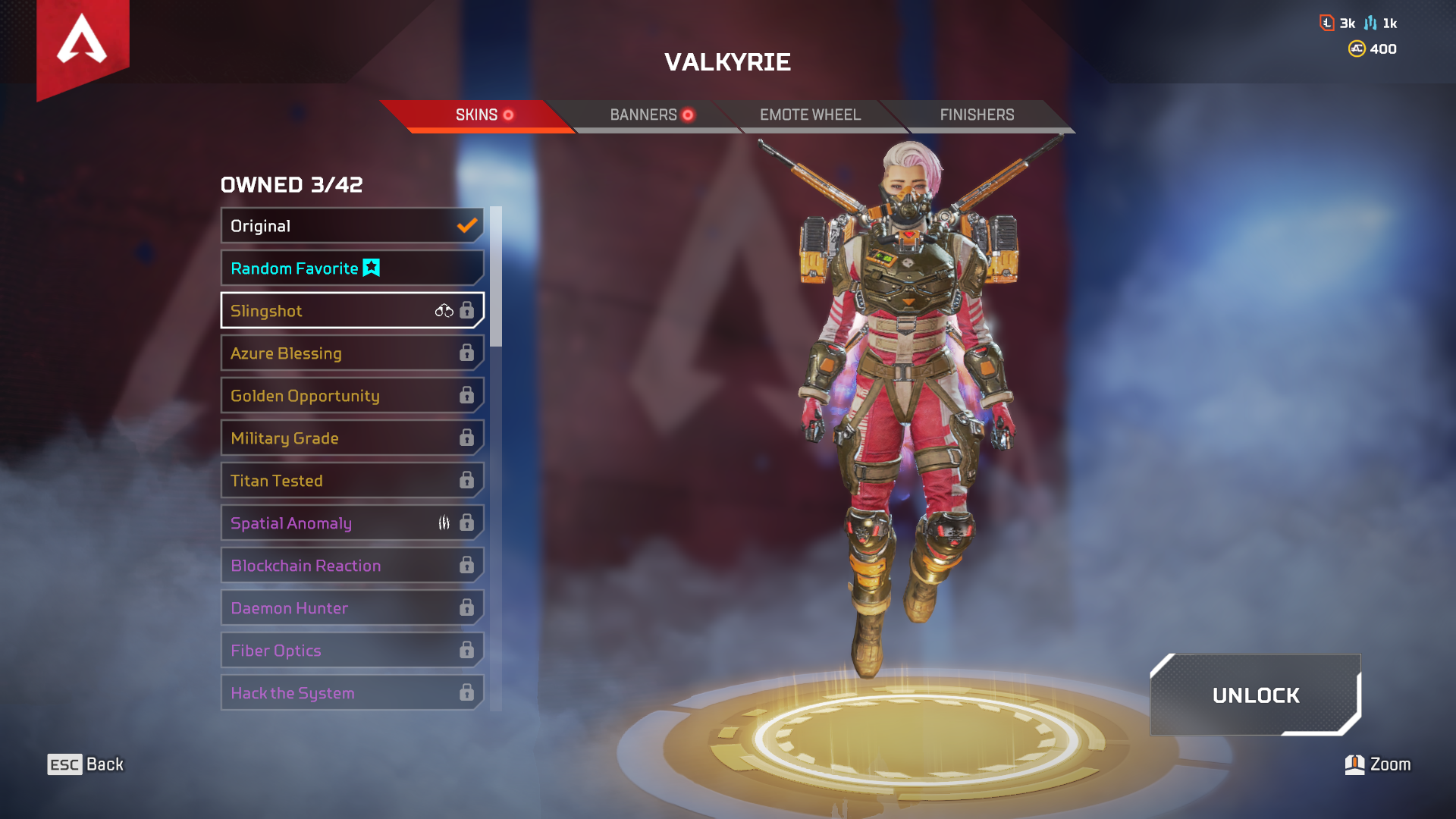Viewport: 1456px width, 819px height.
Task: Click the binoculars preview icon on Slingshot
Action: (444, 310)
